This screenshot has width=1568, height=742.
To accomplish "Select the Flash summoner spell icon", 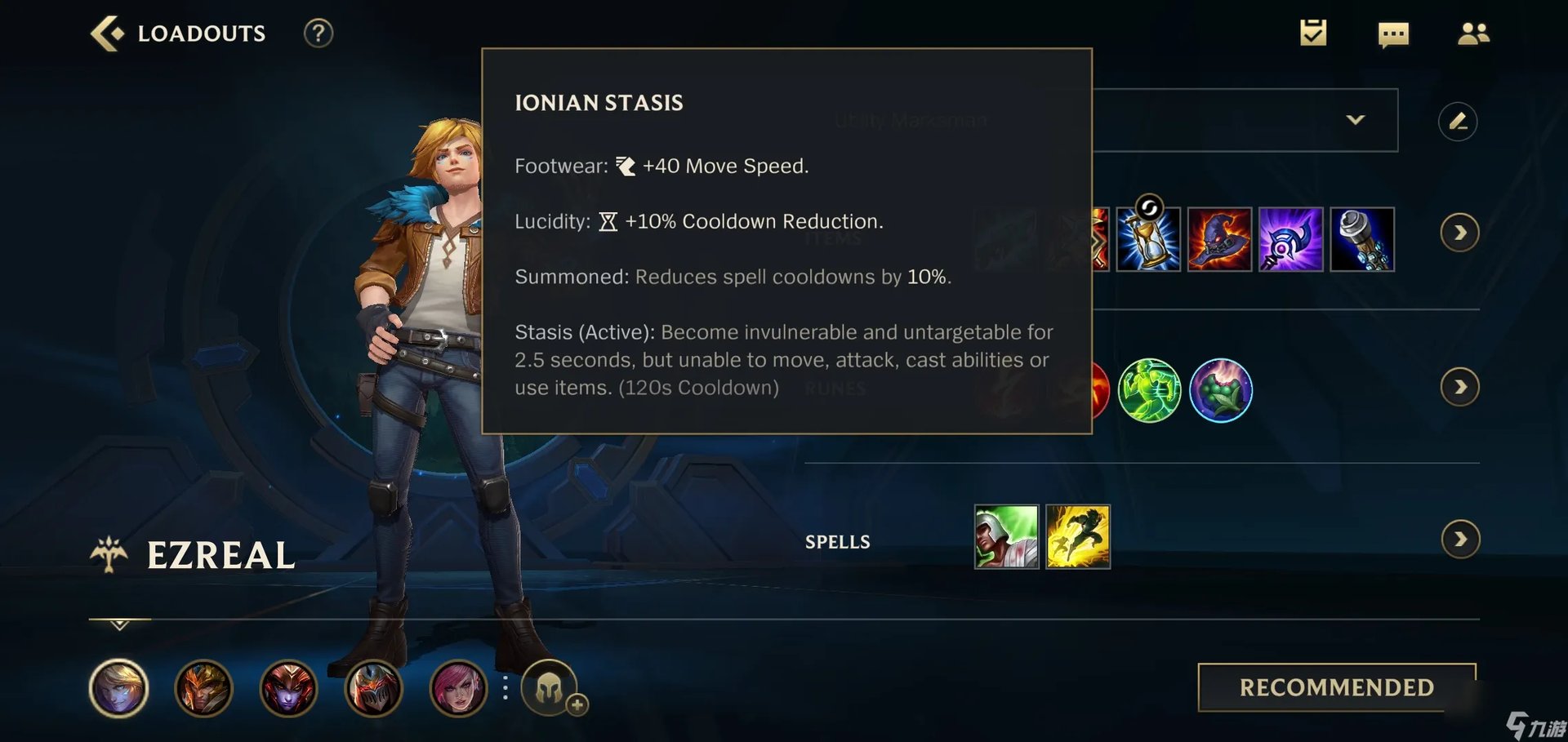I will tap(1078, 537).
